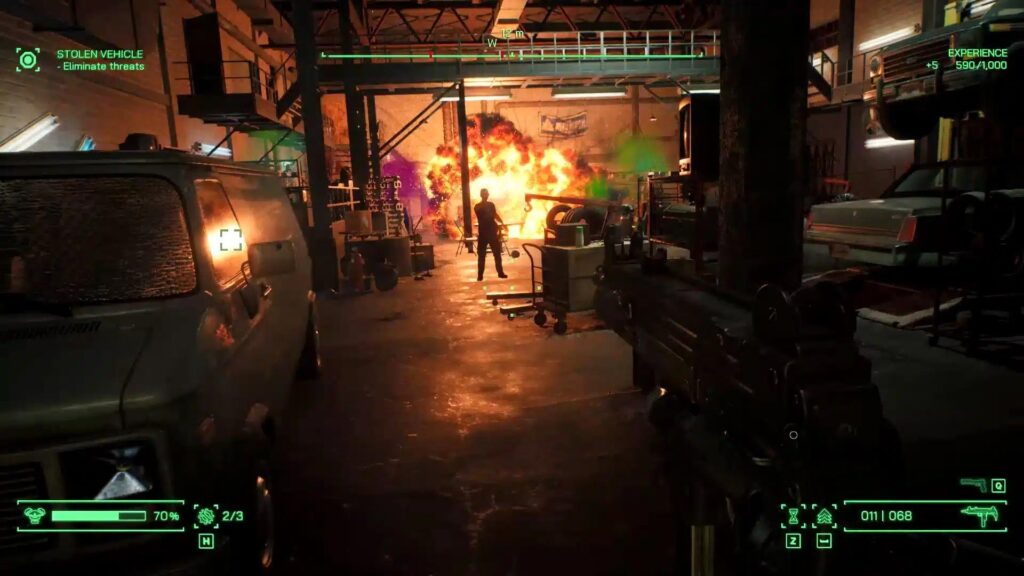The width and height of the screenshot is (1024, 576).
Task: Click the armor torso health icon
Action: (x=35, y=516)
